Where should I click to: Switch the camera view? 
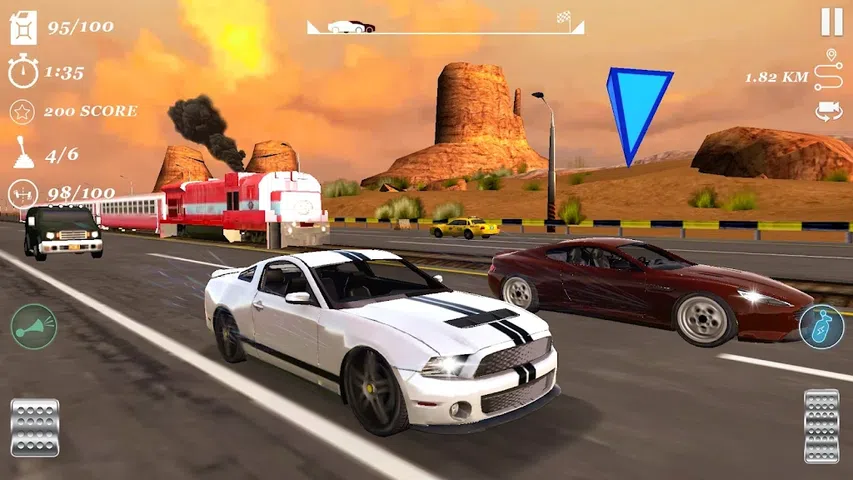coord(828,111)
